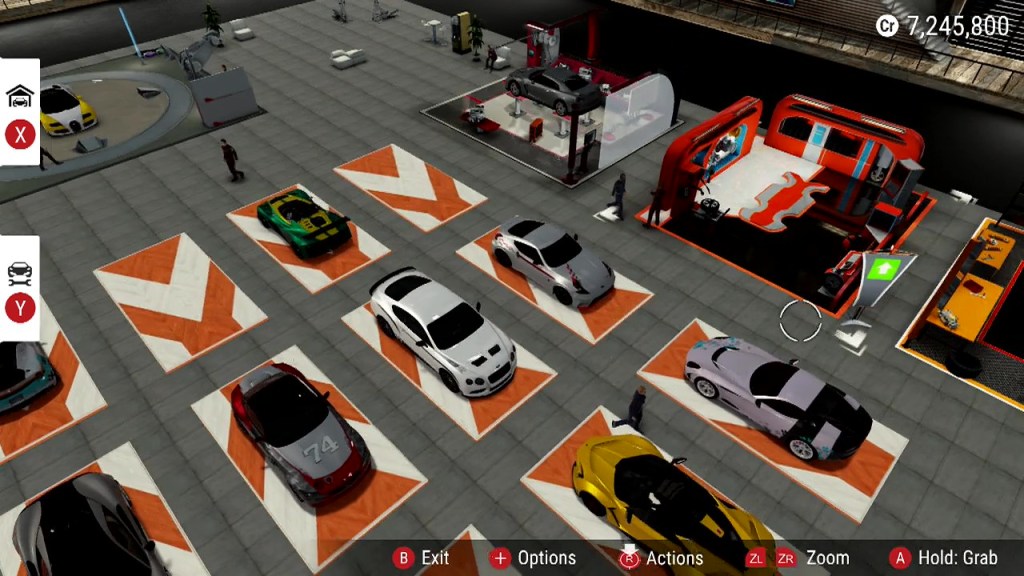Viewport: 1024px width, 576px height.
Task: Select the green upgrade arrow marker
Action: coord(883,270)
